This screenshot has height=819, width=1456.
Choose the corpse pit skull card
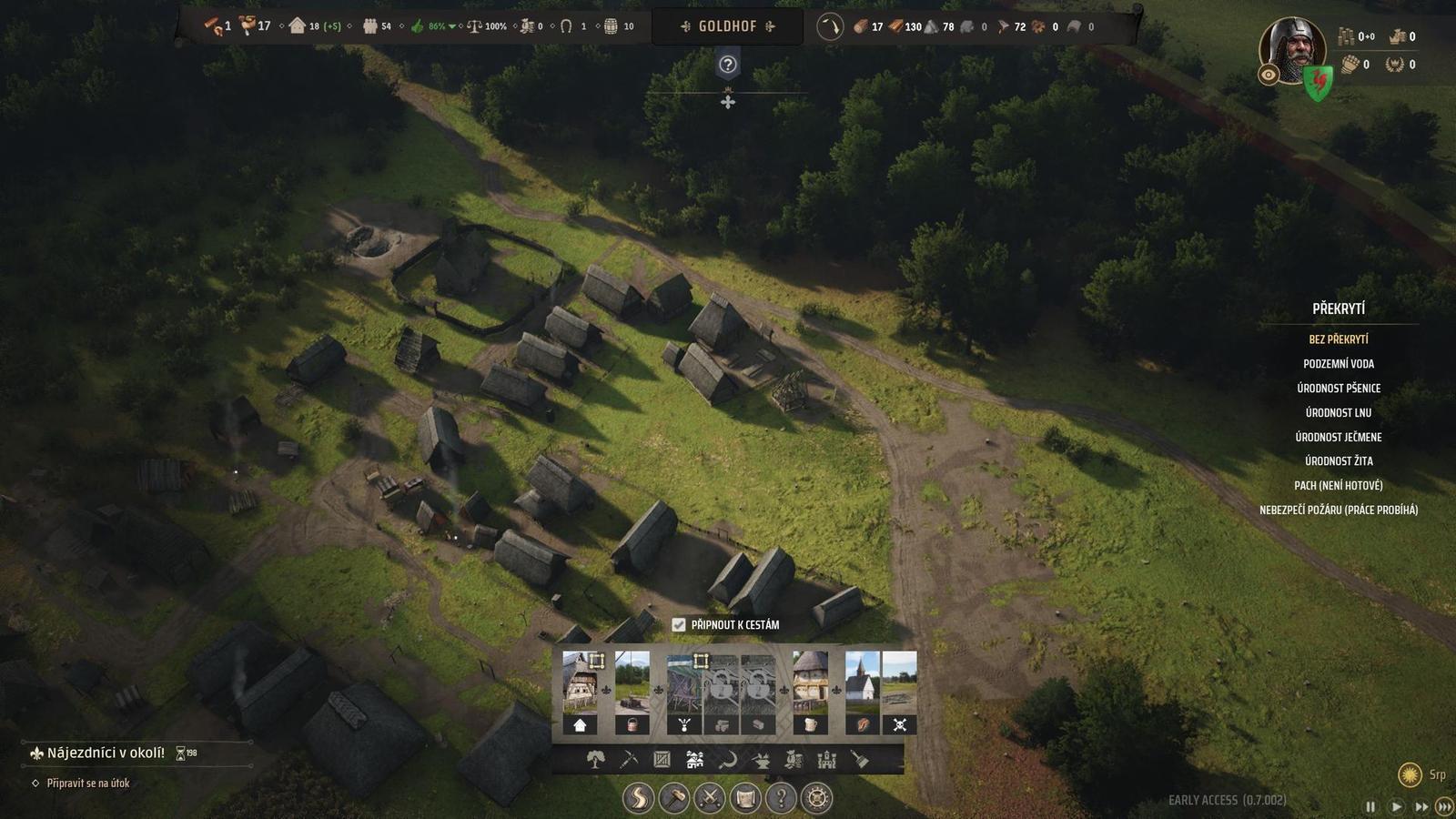pos(900,693)
